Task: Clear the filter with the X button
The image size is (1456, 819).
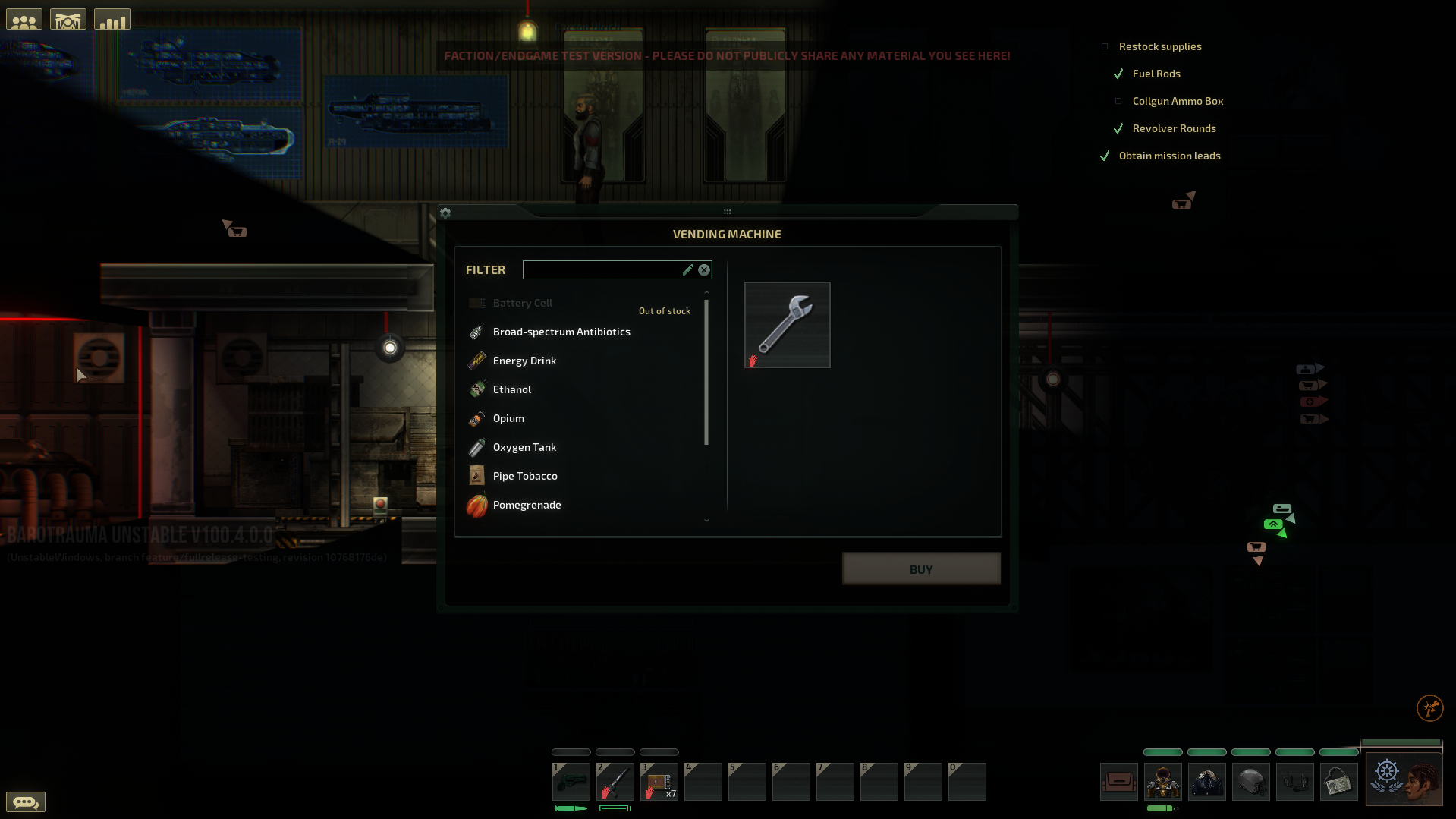Action: tap(703, 269)
